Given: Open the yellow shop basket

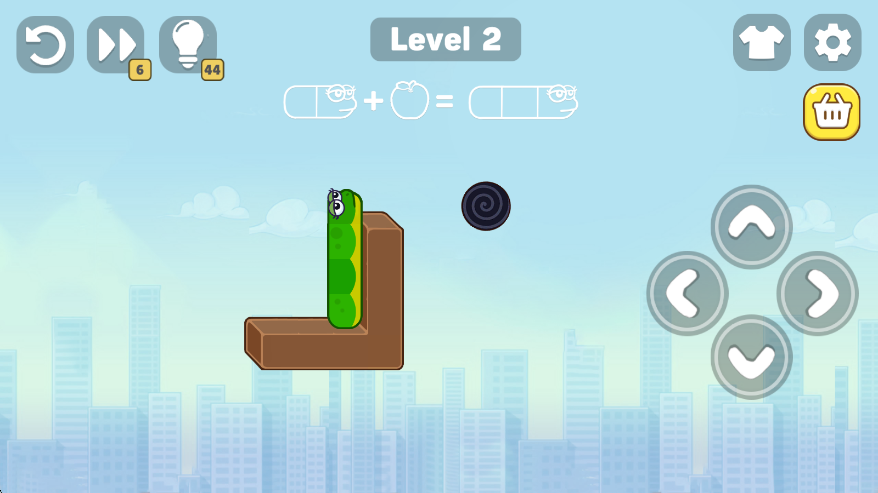Looking at the screenshot, I should 831,112.
